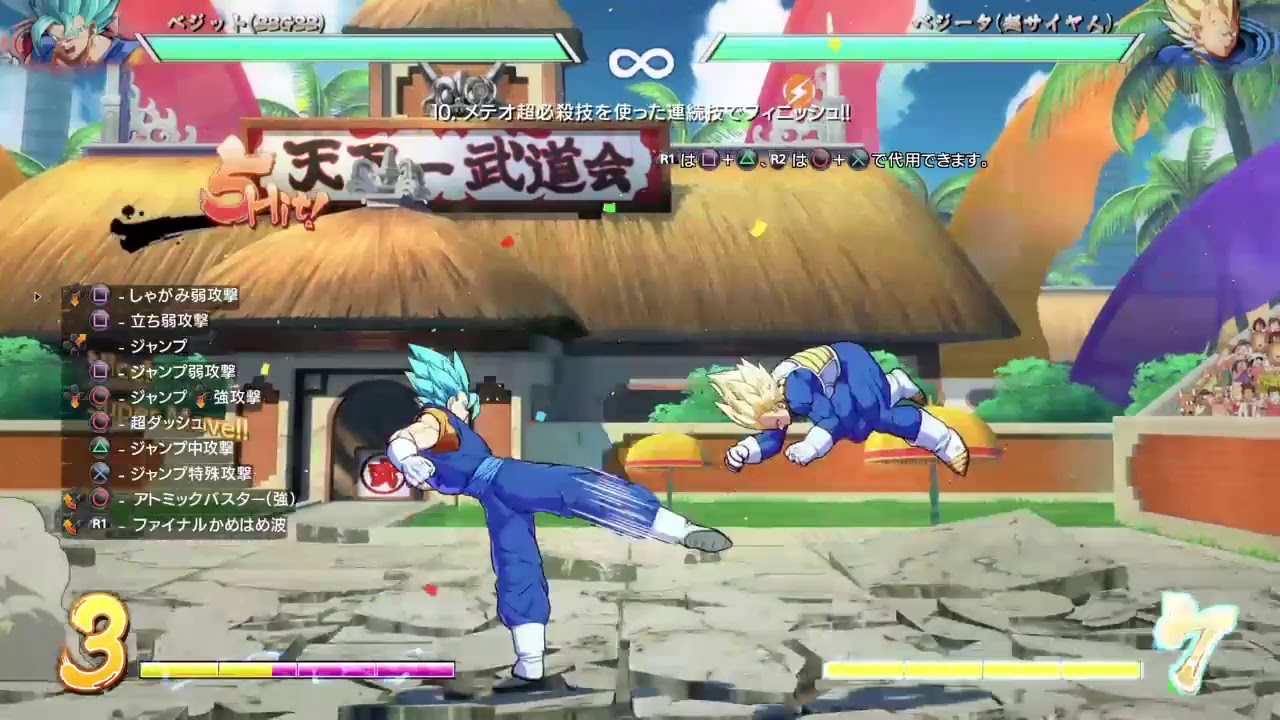Select the triangle button icon for ジャンプ中攻撃
This screenshot has width=1280, height=720.
(100, 448)
